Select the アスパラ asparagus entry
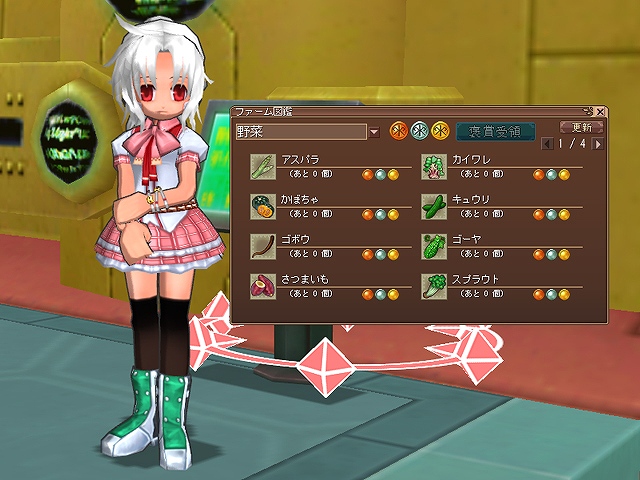640x480 pixels. pos(262,167)
